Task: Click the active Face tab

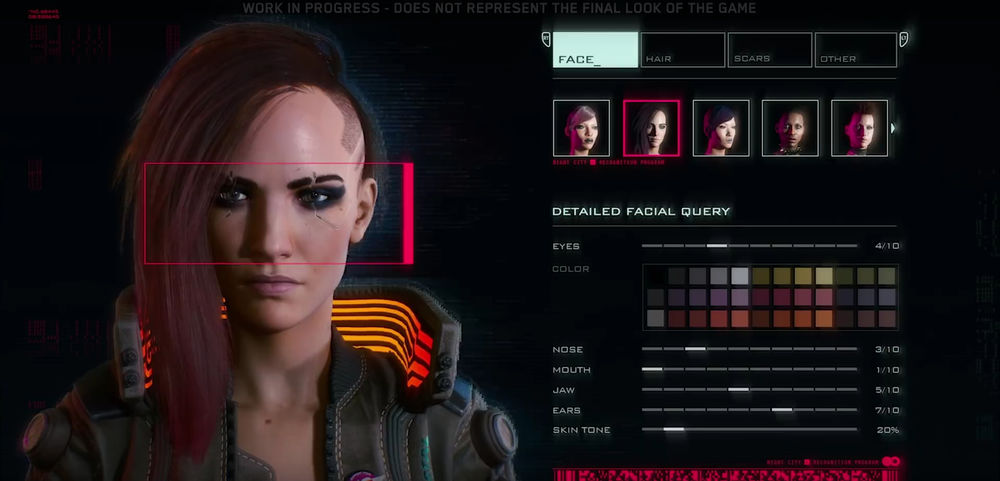Action: coord(596,50)
